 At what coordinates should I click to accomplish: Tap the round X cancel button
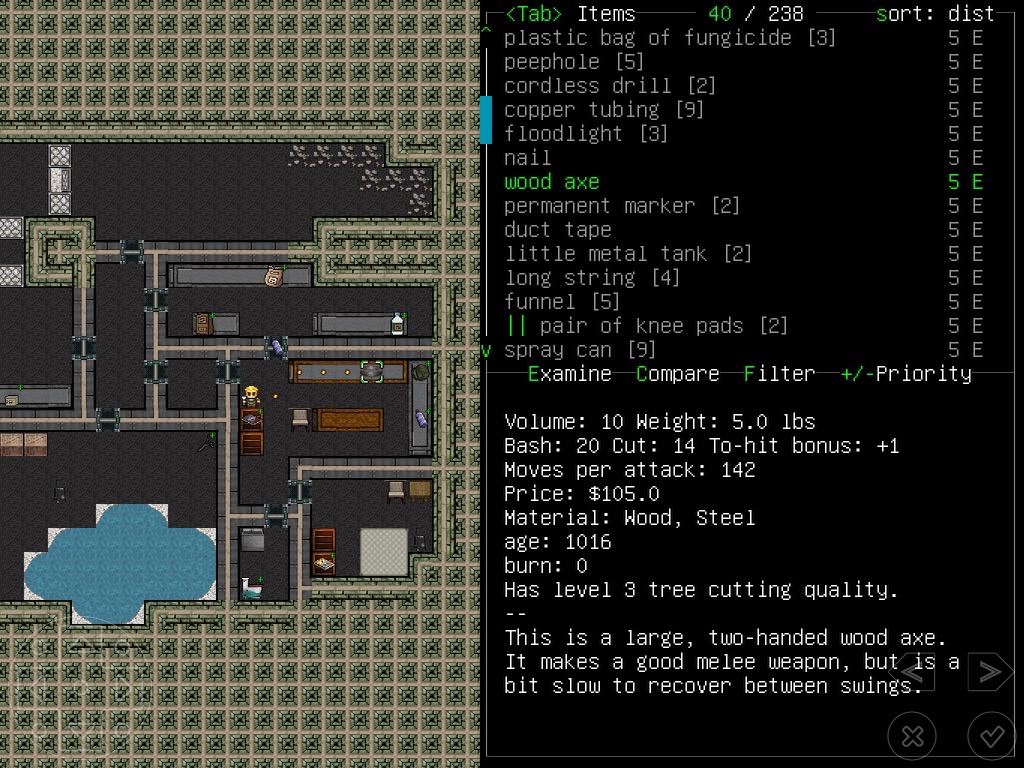click(912, 737)
